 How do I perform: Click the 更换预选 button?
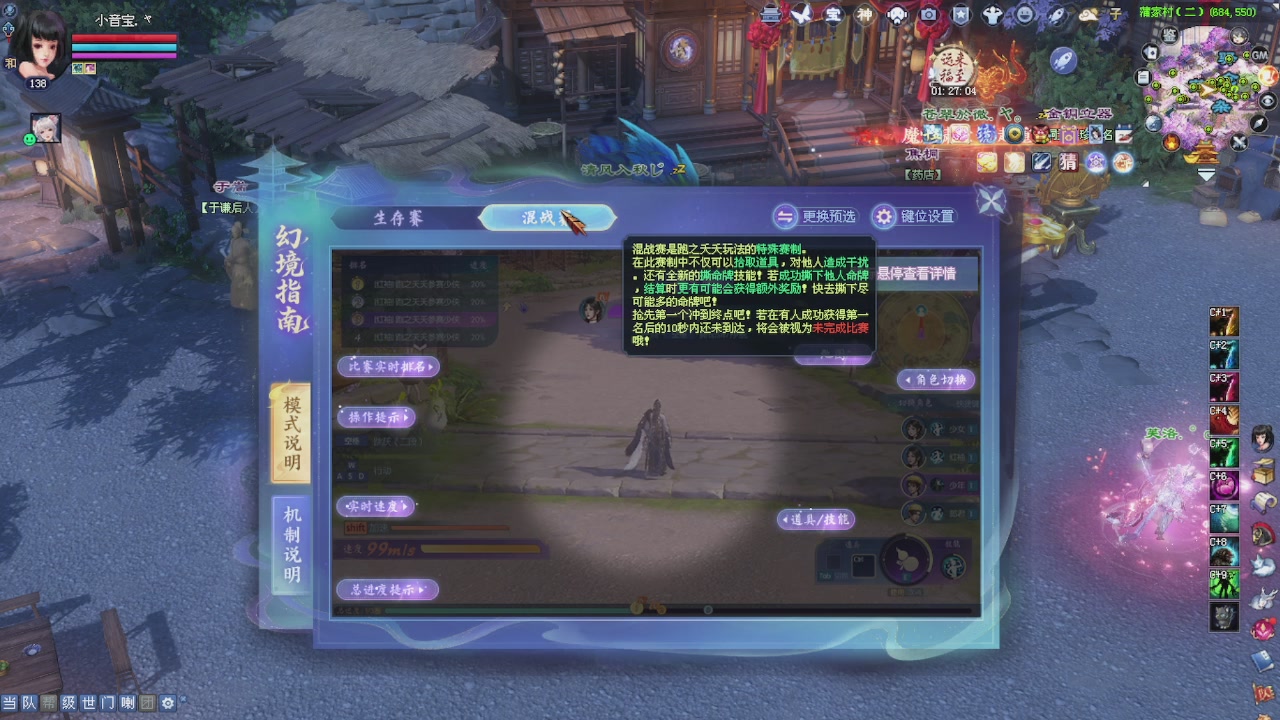816,217
